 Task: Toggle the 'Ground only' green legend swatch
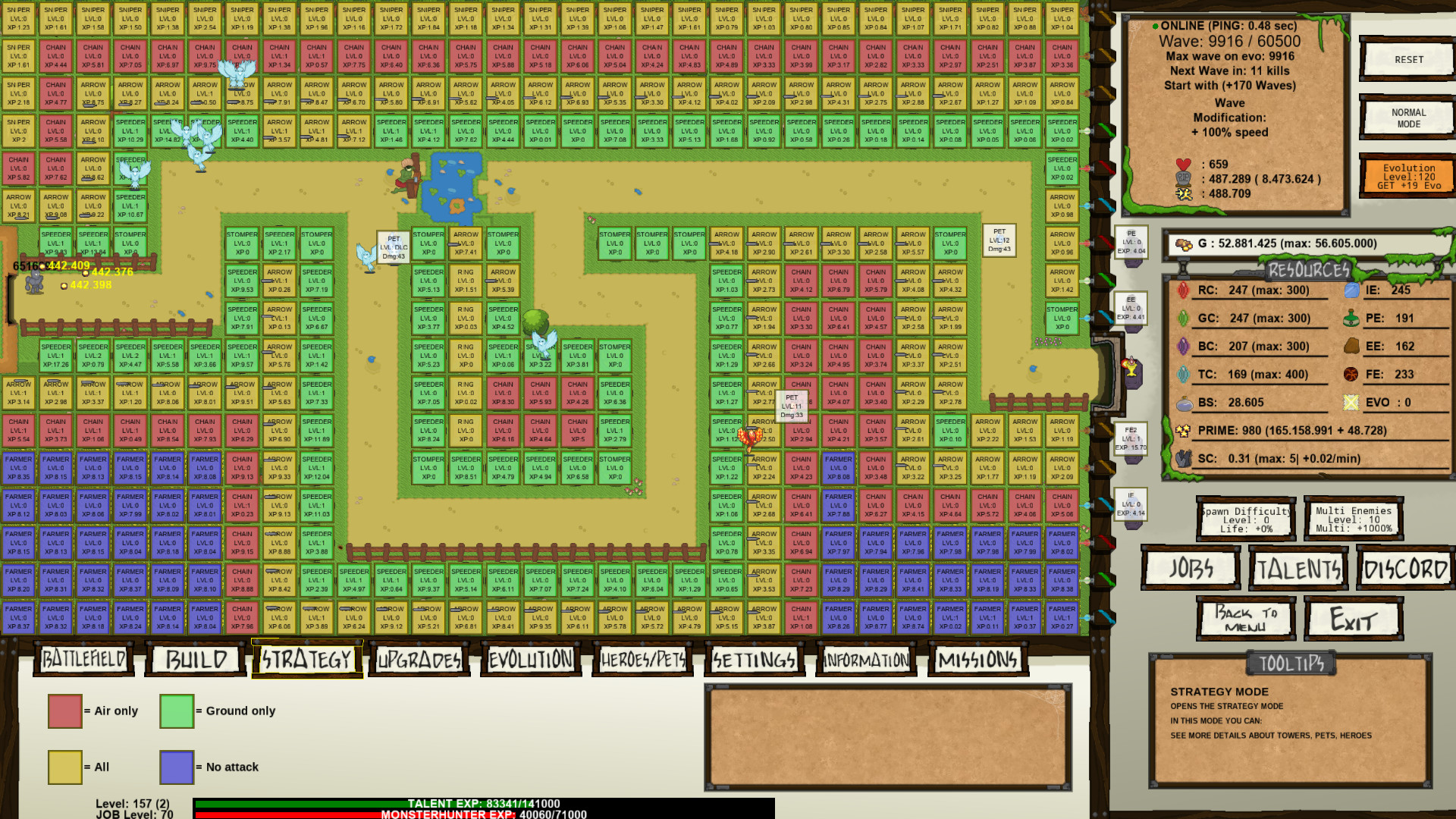point(176,711)
